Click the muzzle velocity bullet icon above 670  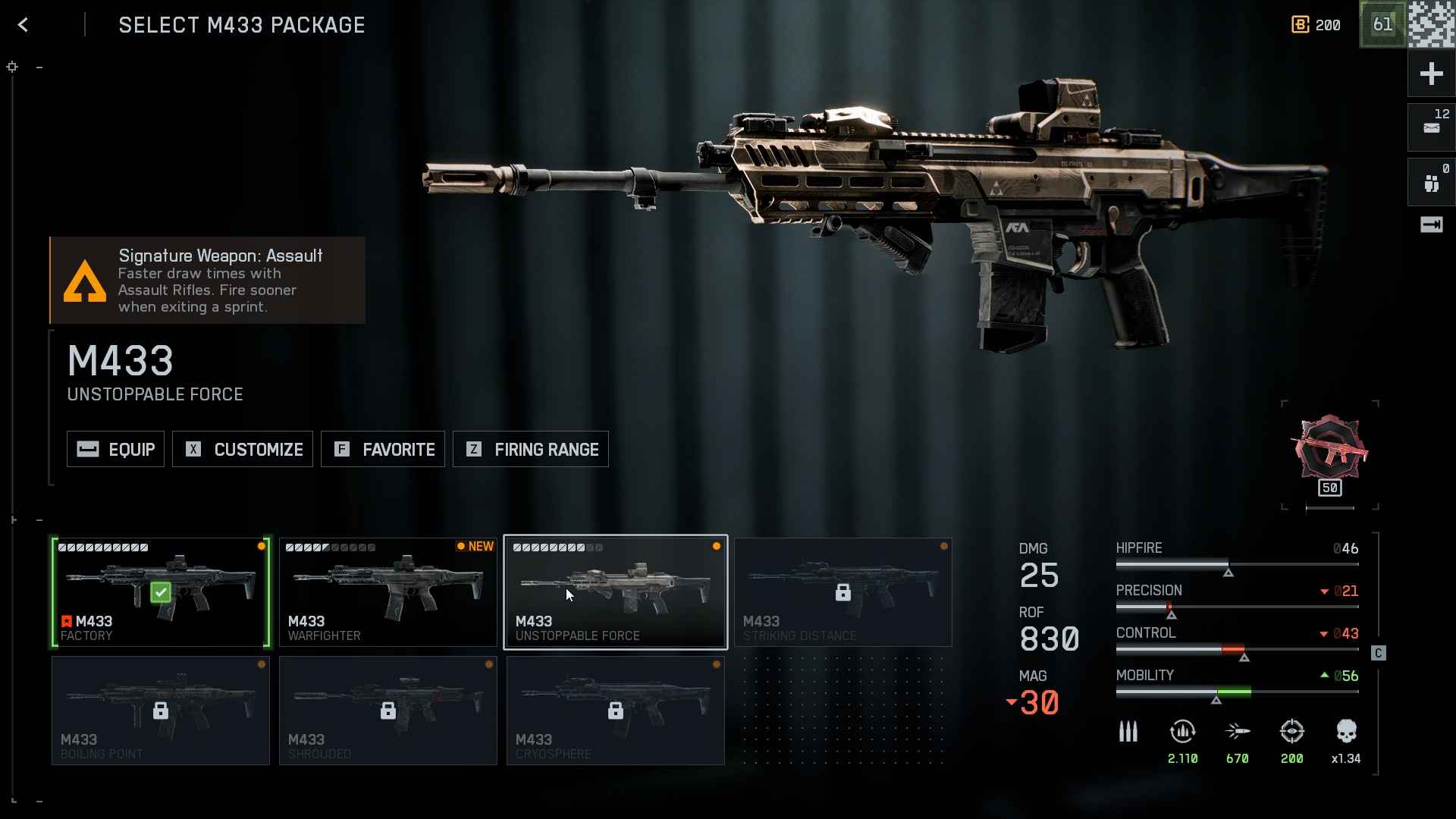1238,730
